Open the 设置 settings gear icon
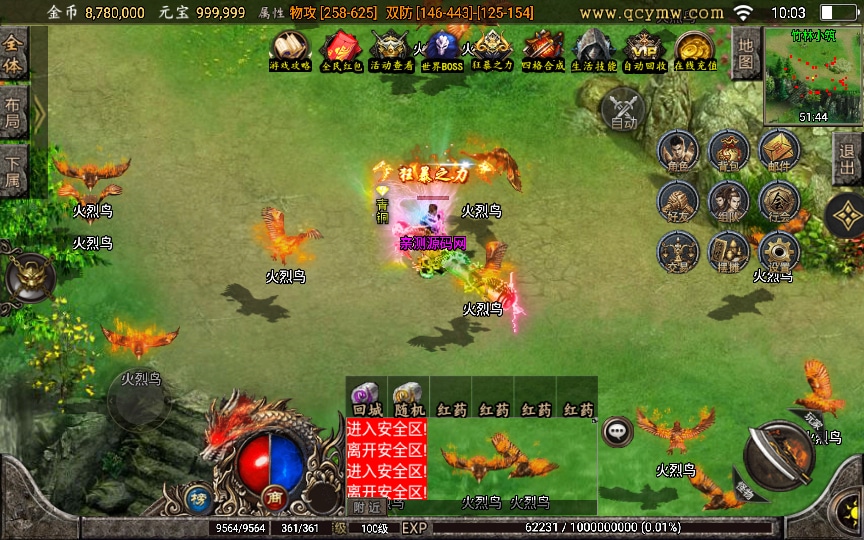 coord(779,252)
